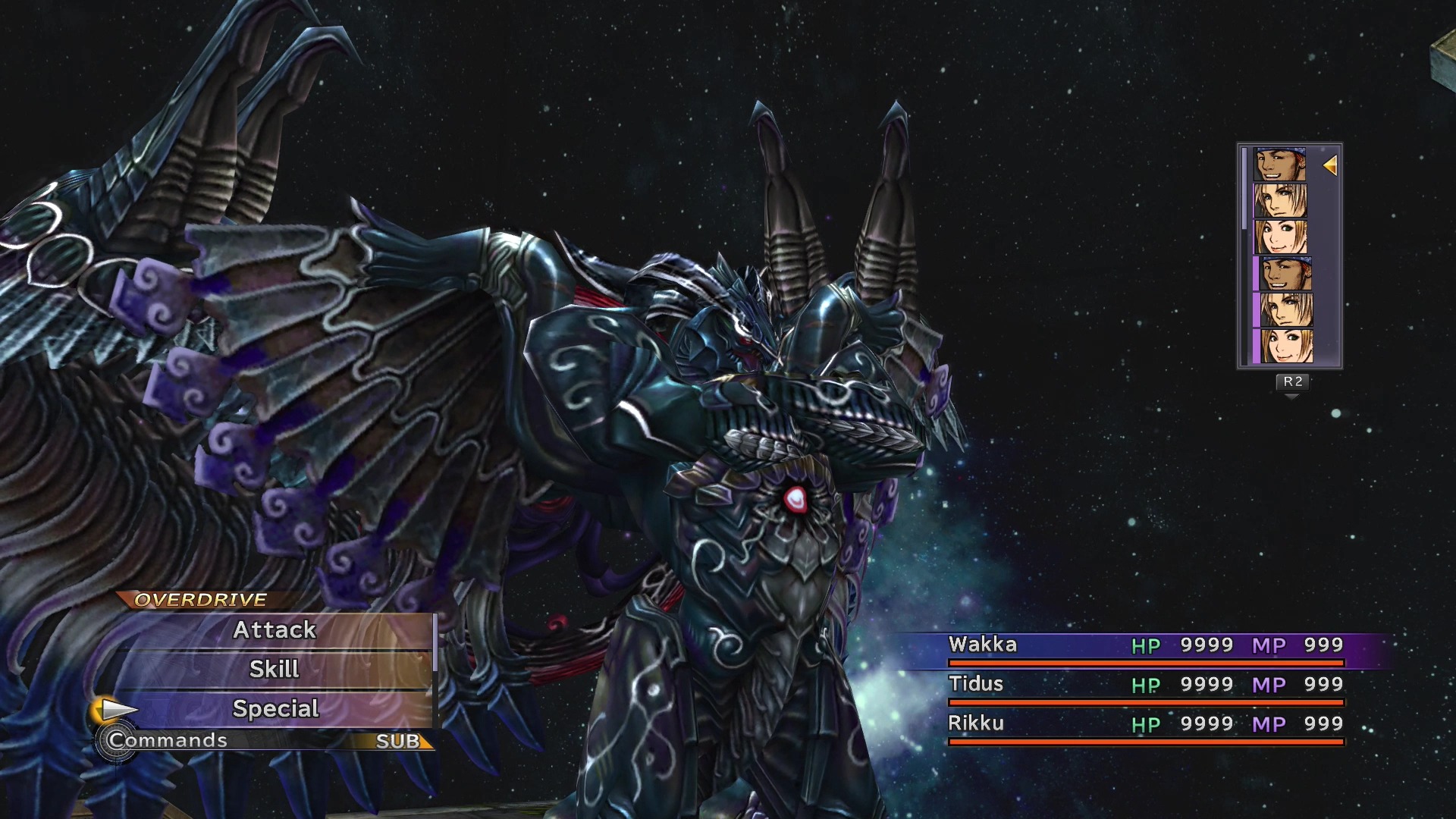
Task: Choose the Skill command
Action: coord(275,669)
